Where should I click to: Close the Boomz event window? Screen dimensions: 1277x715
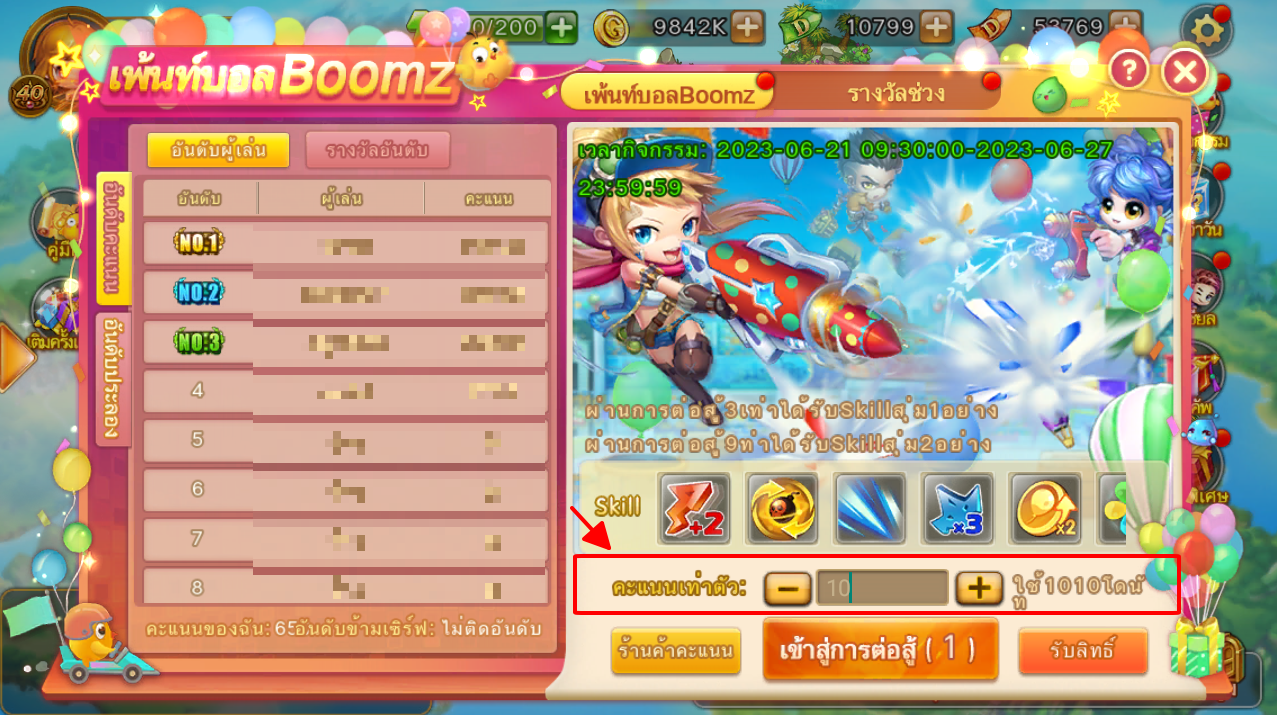1185,72
